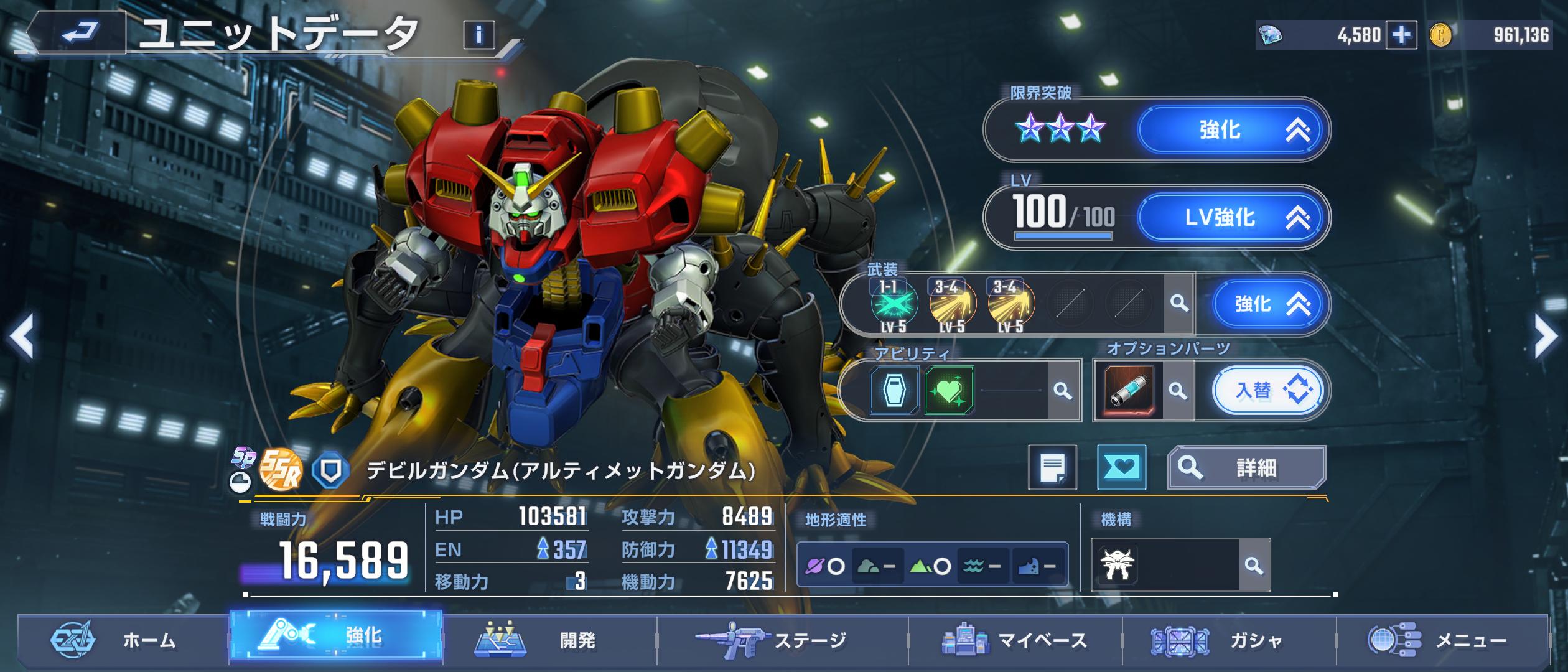The image size is (1568, 672).
Task: Inspect weapons with the 武装 magnifier
Action: coord(1178,304)
